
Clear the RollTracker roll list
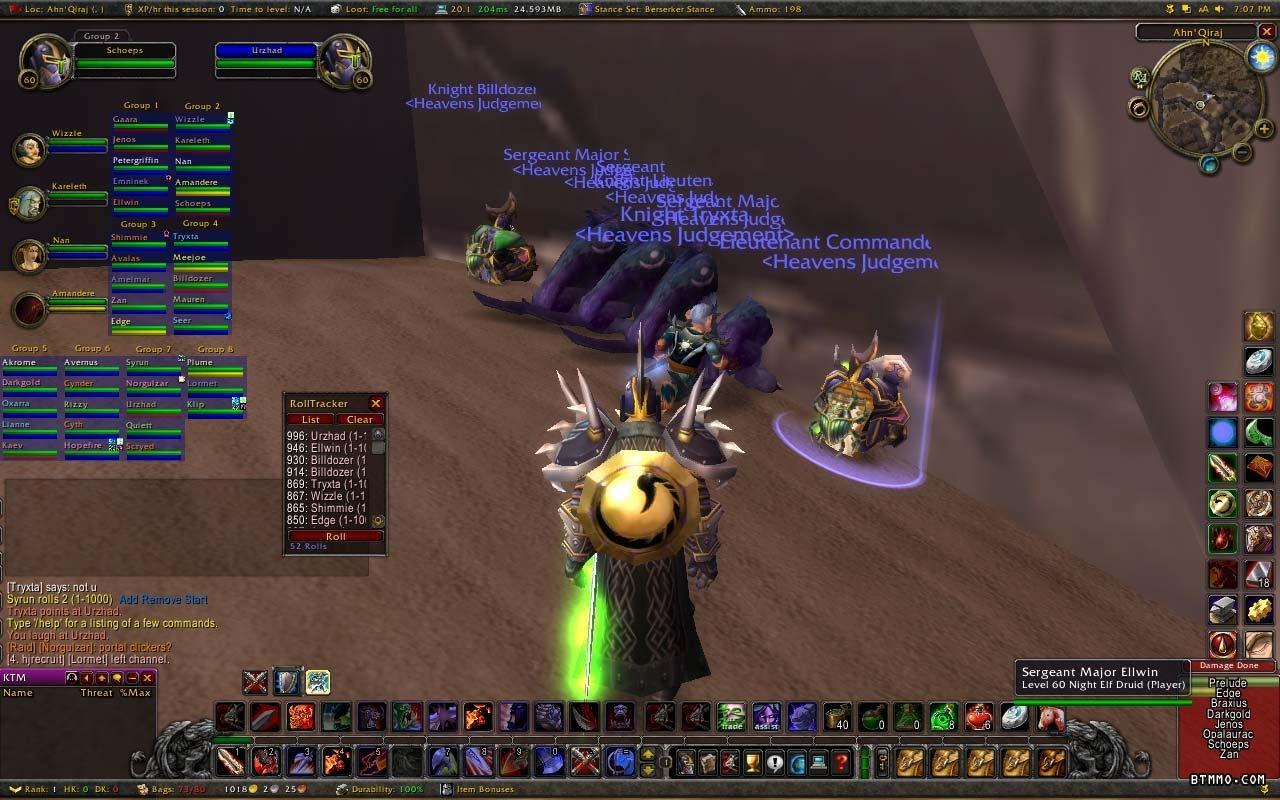pyautogui.click(x=359, y=420)
